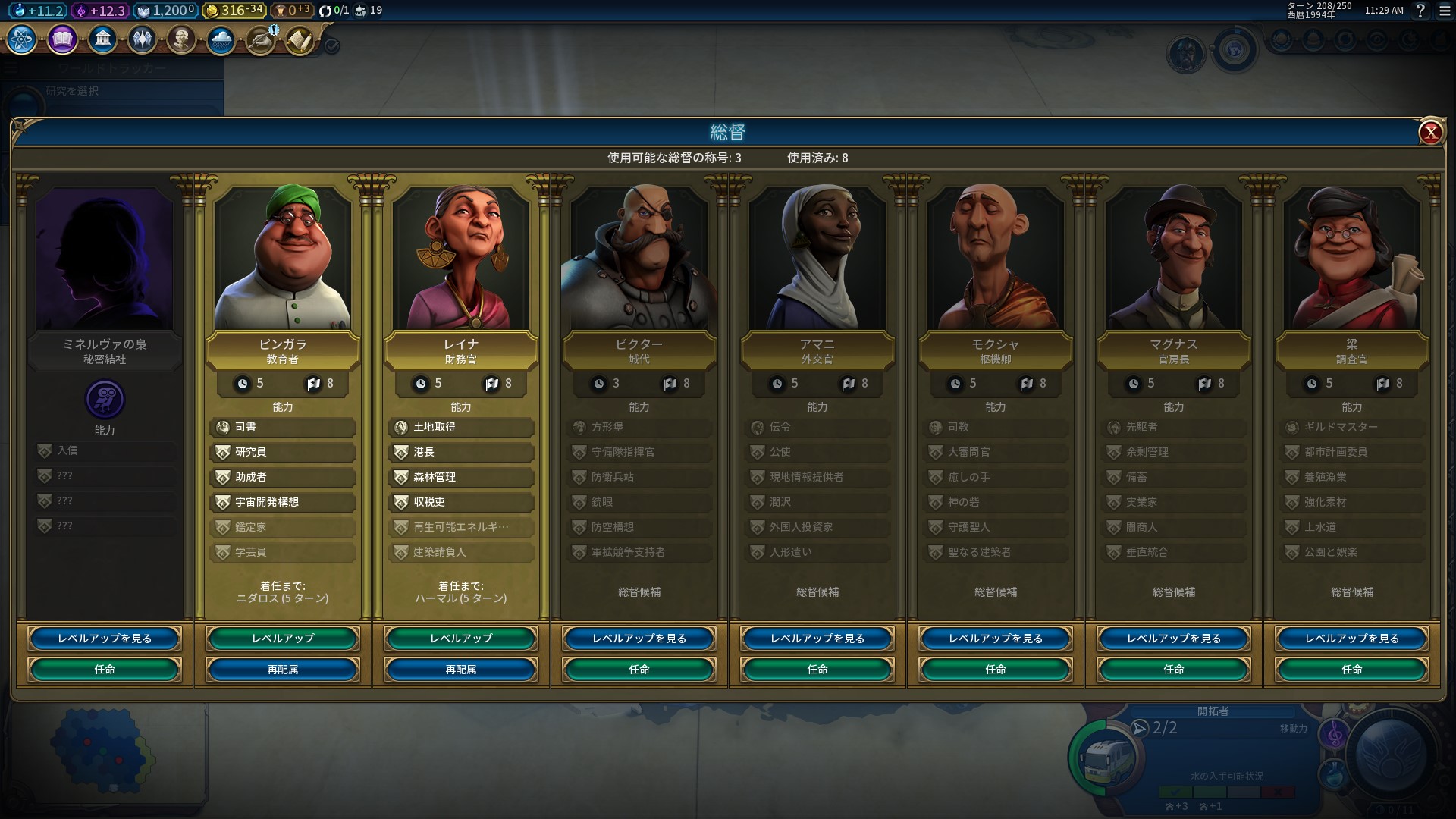This screenshot has width=1456, height=819.
Task: Appoint Victor as governor
Action: (x=639, y=670)
